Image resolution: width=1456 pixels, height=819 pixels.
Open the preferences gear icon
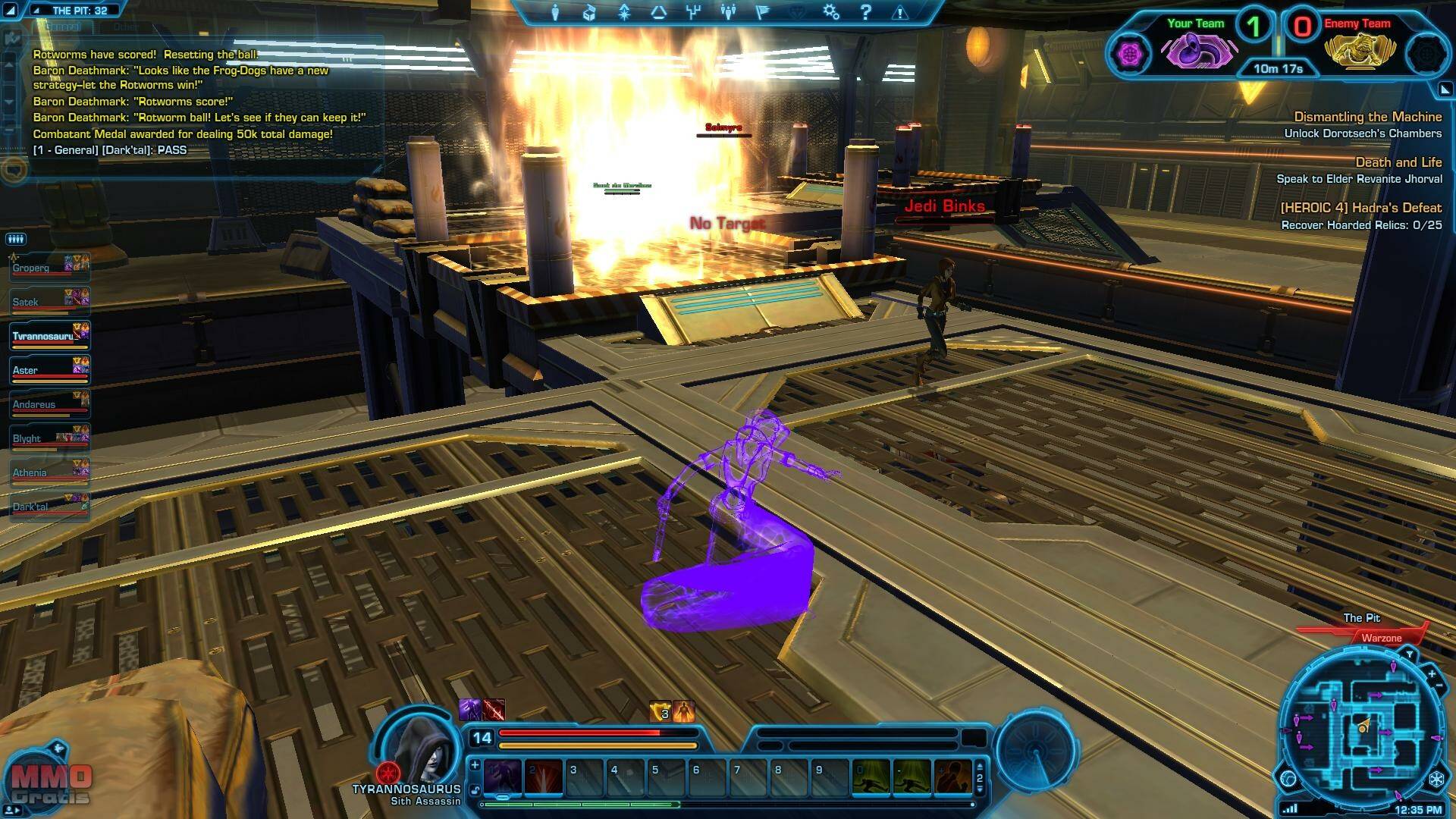[831, 12]
